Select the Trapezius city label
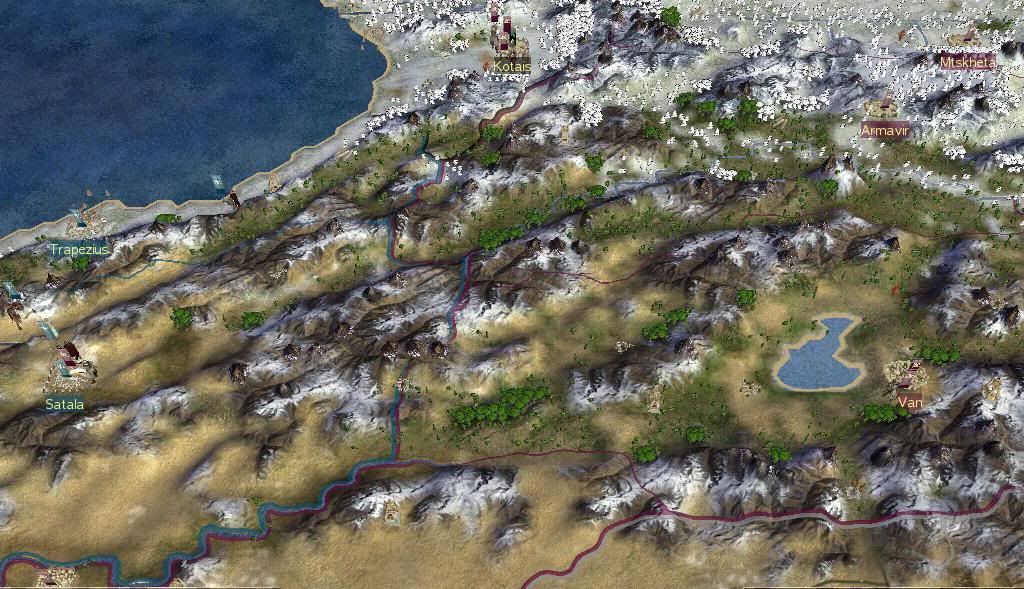Image resolution: width=1024 pixels, height=589 pixels. pyautogui.click(x=79, y=249)
